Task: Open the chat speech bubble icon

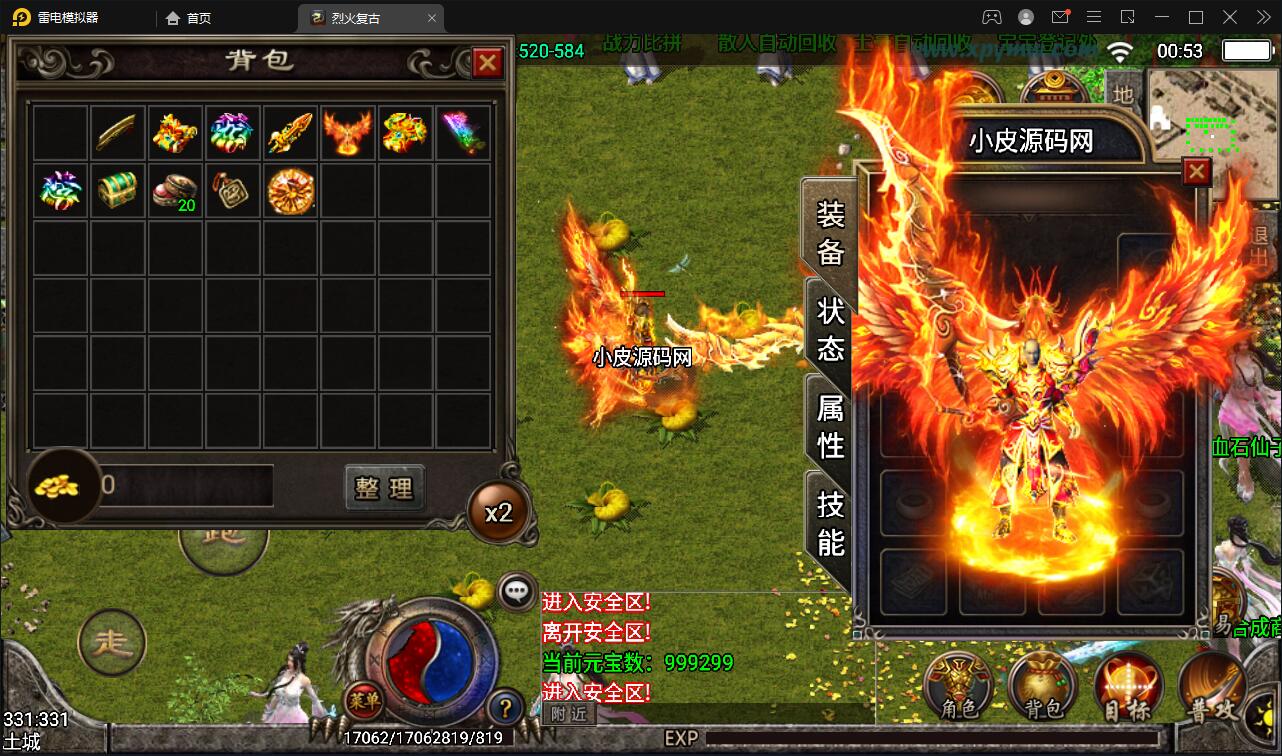Action: (516, 591)
